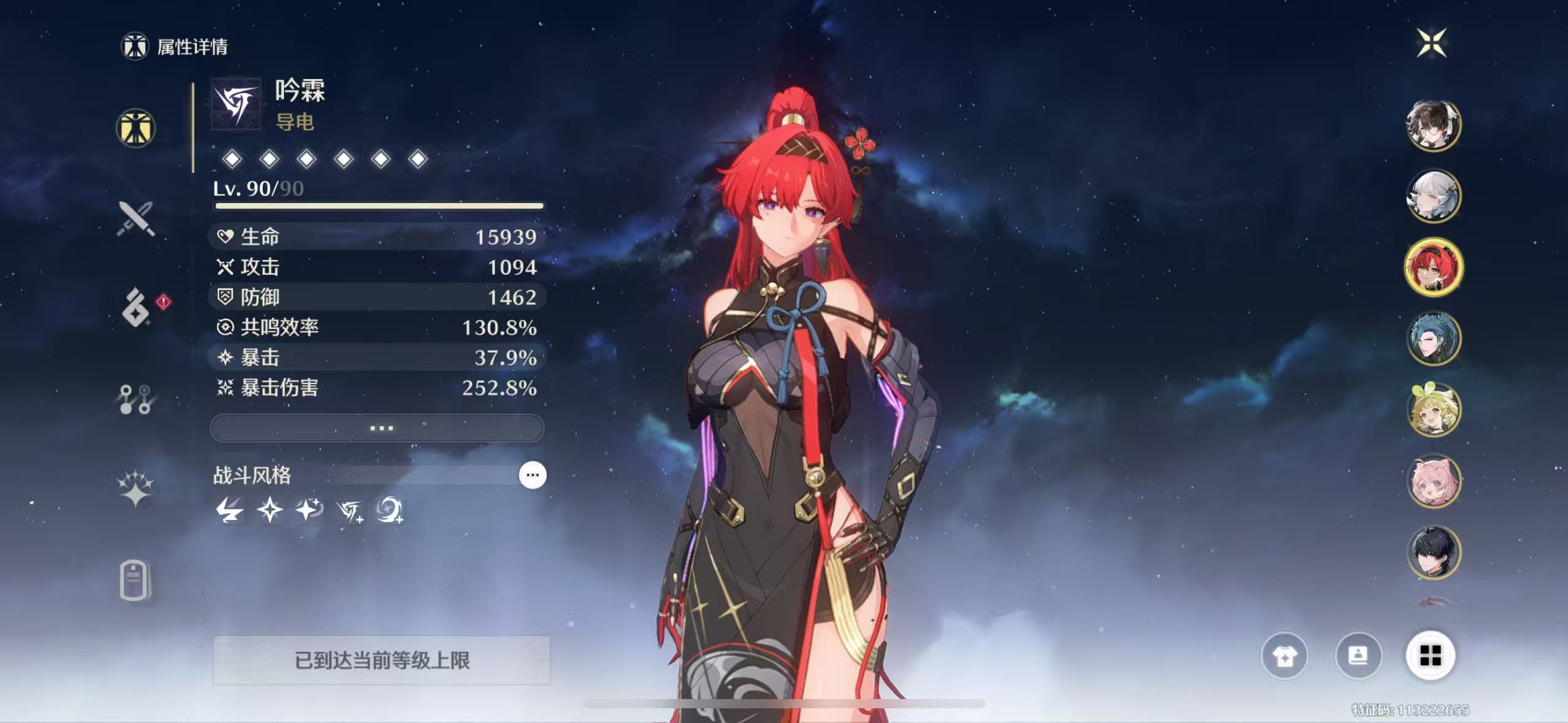Choose the white-haired character portrait
Image resolution: width=1568 pixels, height=723 pixels.
(1433, 196)
